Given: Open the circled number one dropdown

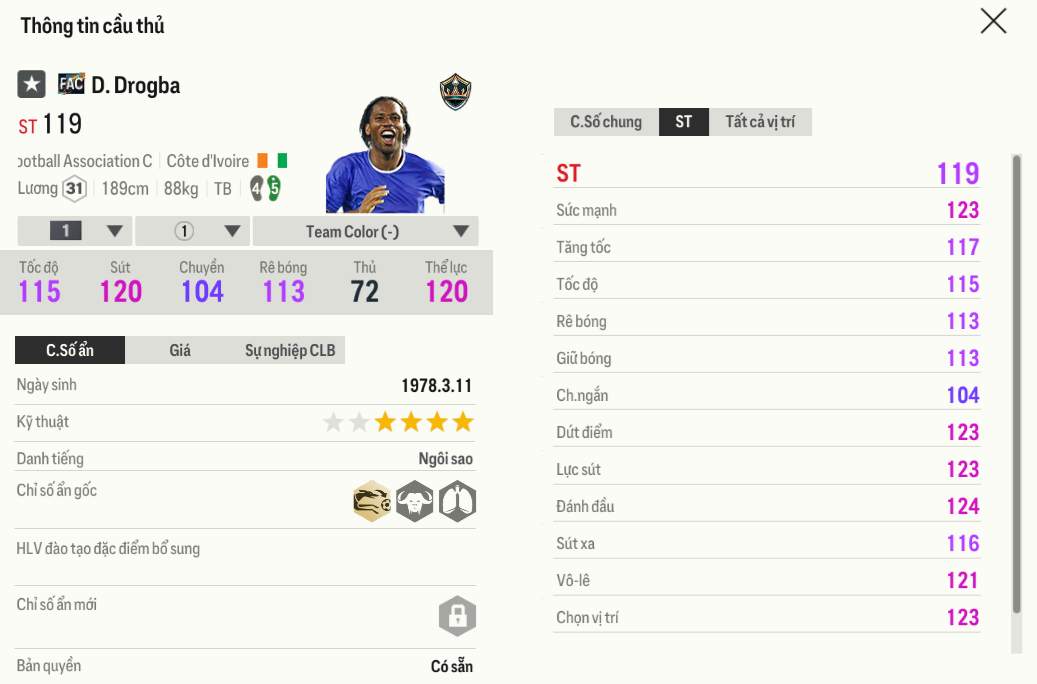Looking at the screenshot, I should coord(192,231).
